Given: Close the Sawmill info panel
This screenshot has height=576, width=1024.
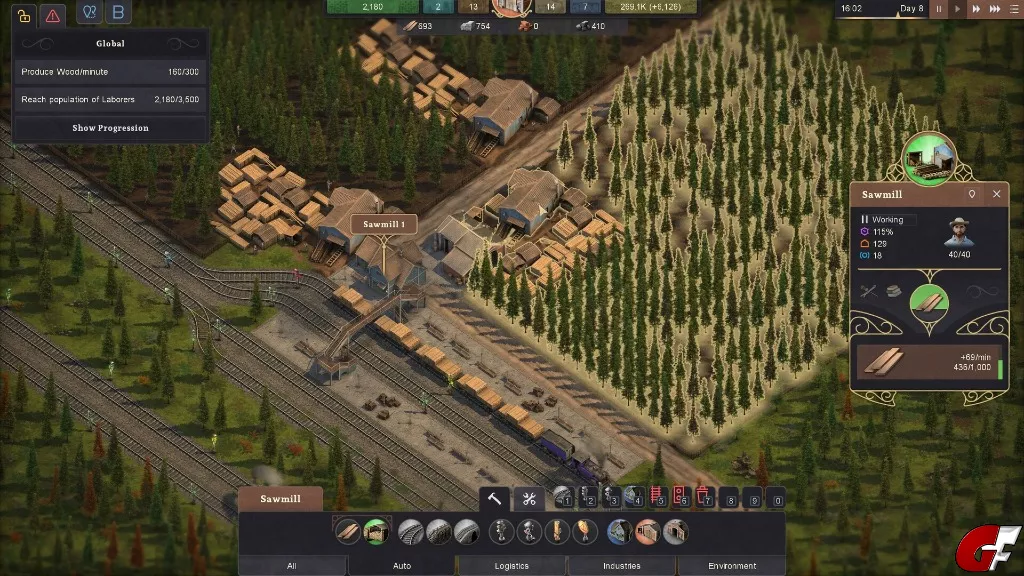Looking at the screenshot, I should pyautogui.click(x=996, y=194).
